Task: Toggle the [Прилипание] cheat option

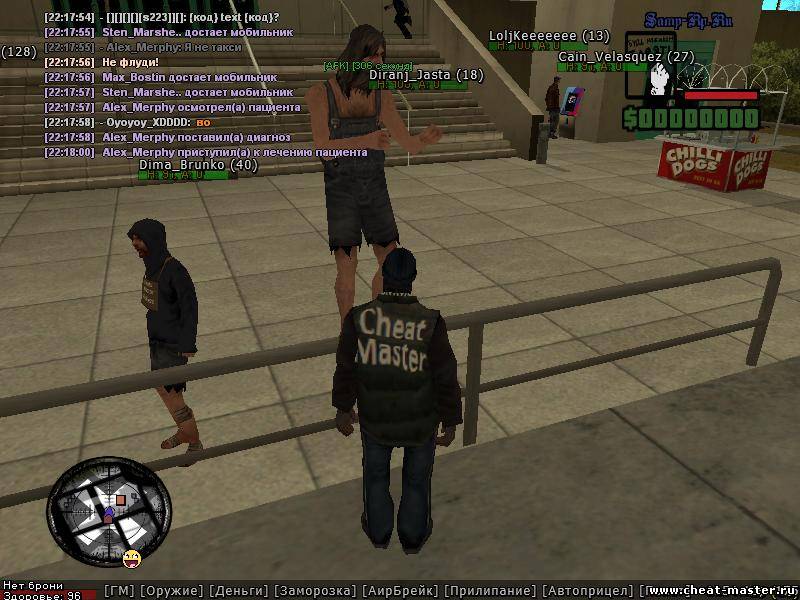Action: tap(490, 591)
